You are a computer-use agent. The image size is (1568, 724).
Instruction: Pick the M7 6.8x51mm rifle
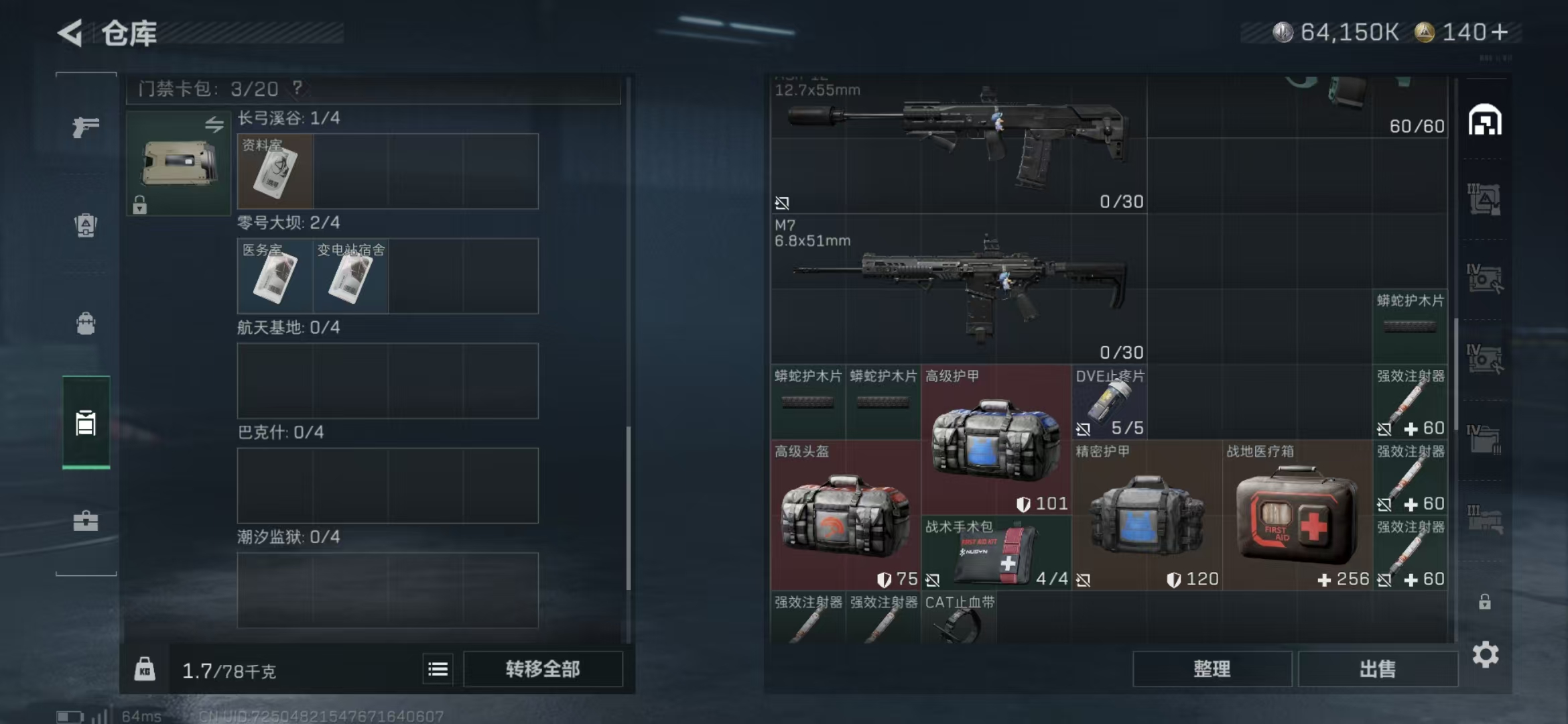[x=958, y=288]
